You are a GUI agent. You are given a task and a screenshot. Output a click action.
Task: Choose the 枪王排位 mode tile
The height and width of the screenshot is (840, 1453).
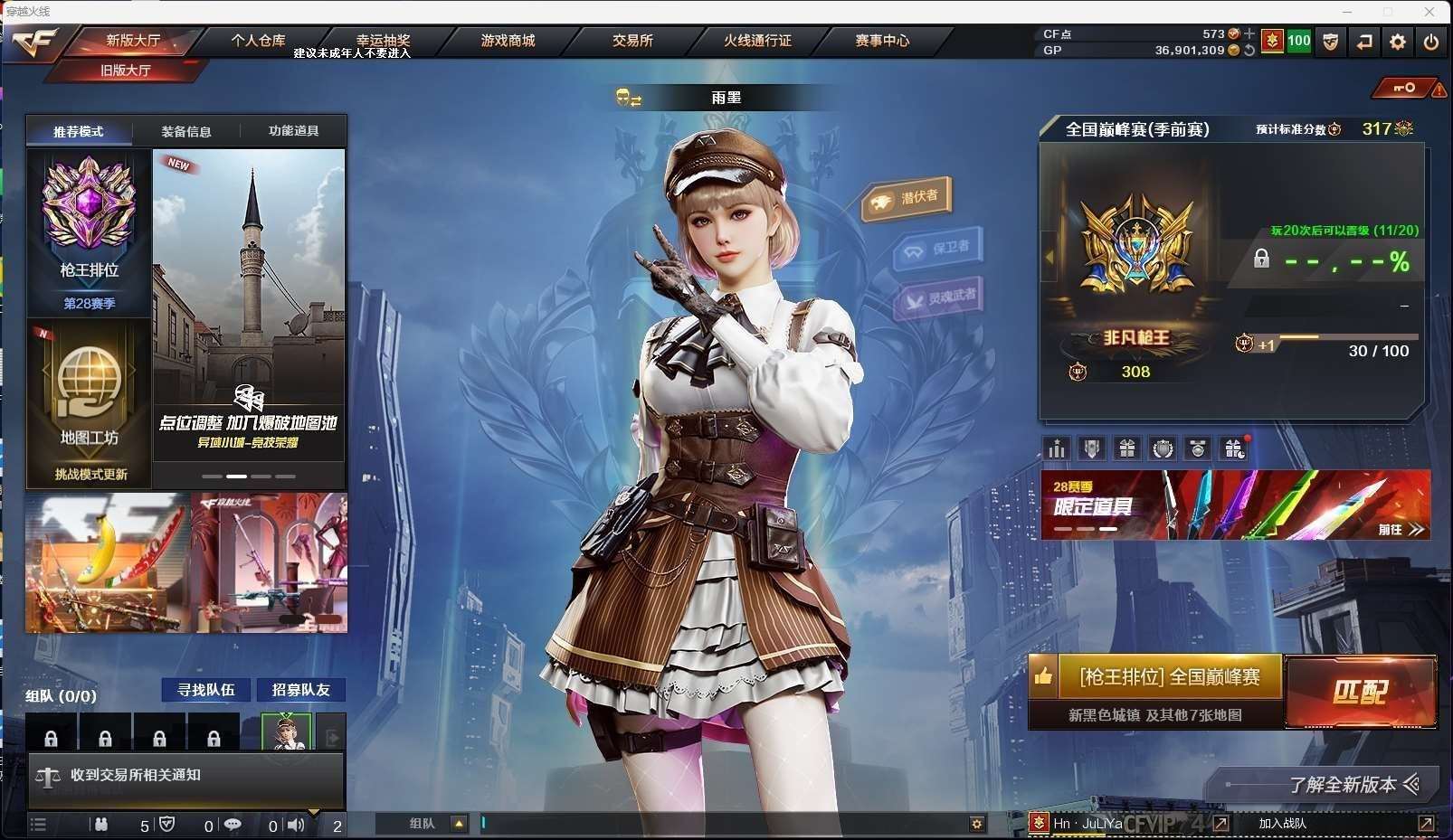click(x=89, y=232)
